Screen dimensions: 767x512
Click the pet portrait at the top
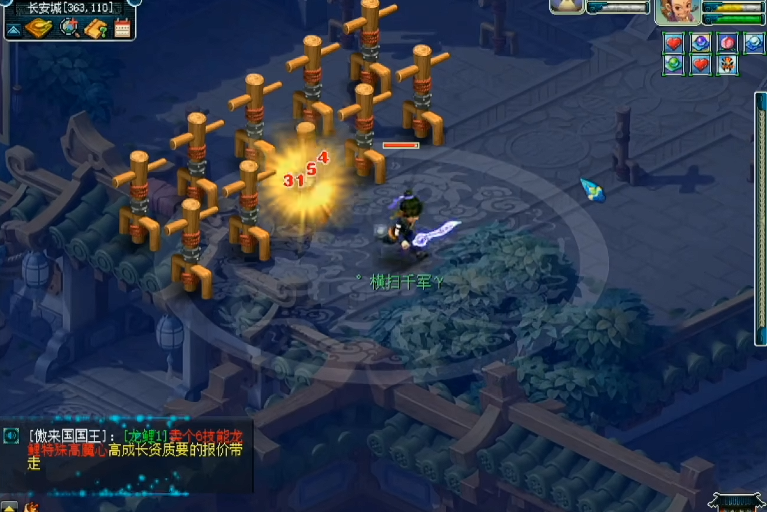[x=567, y=6]
